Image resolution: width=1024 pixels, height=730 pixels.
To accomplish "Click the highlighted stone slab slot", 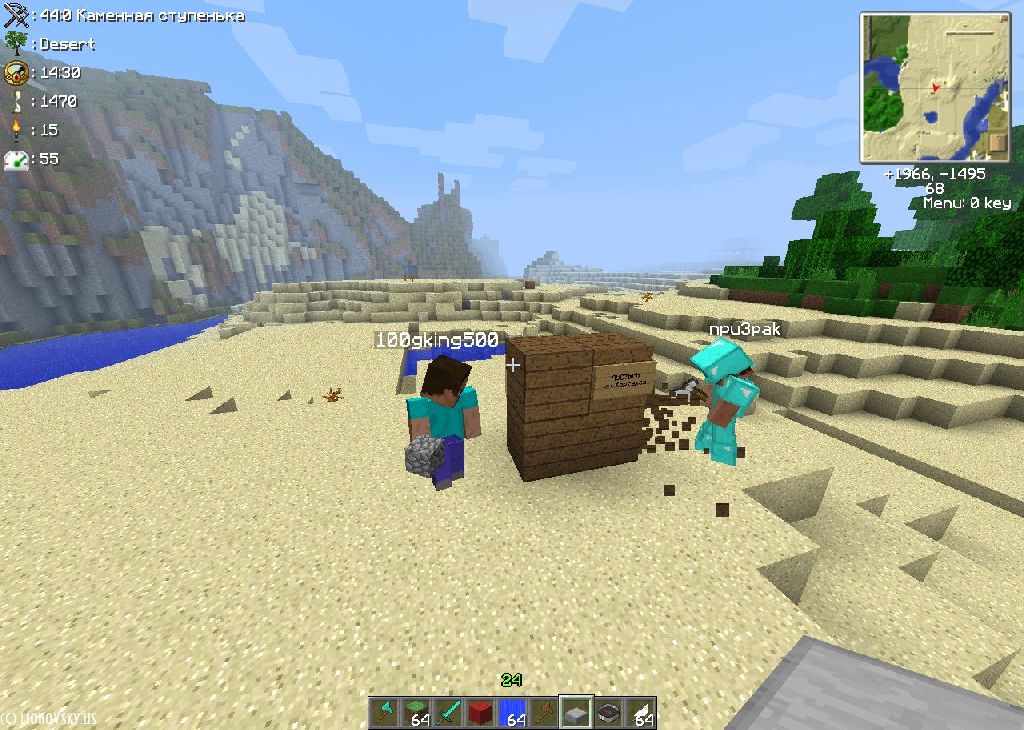I will [x=576, y=712].
